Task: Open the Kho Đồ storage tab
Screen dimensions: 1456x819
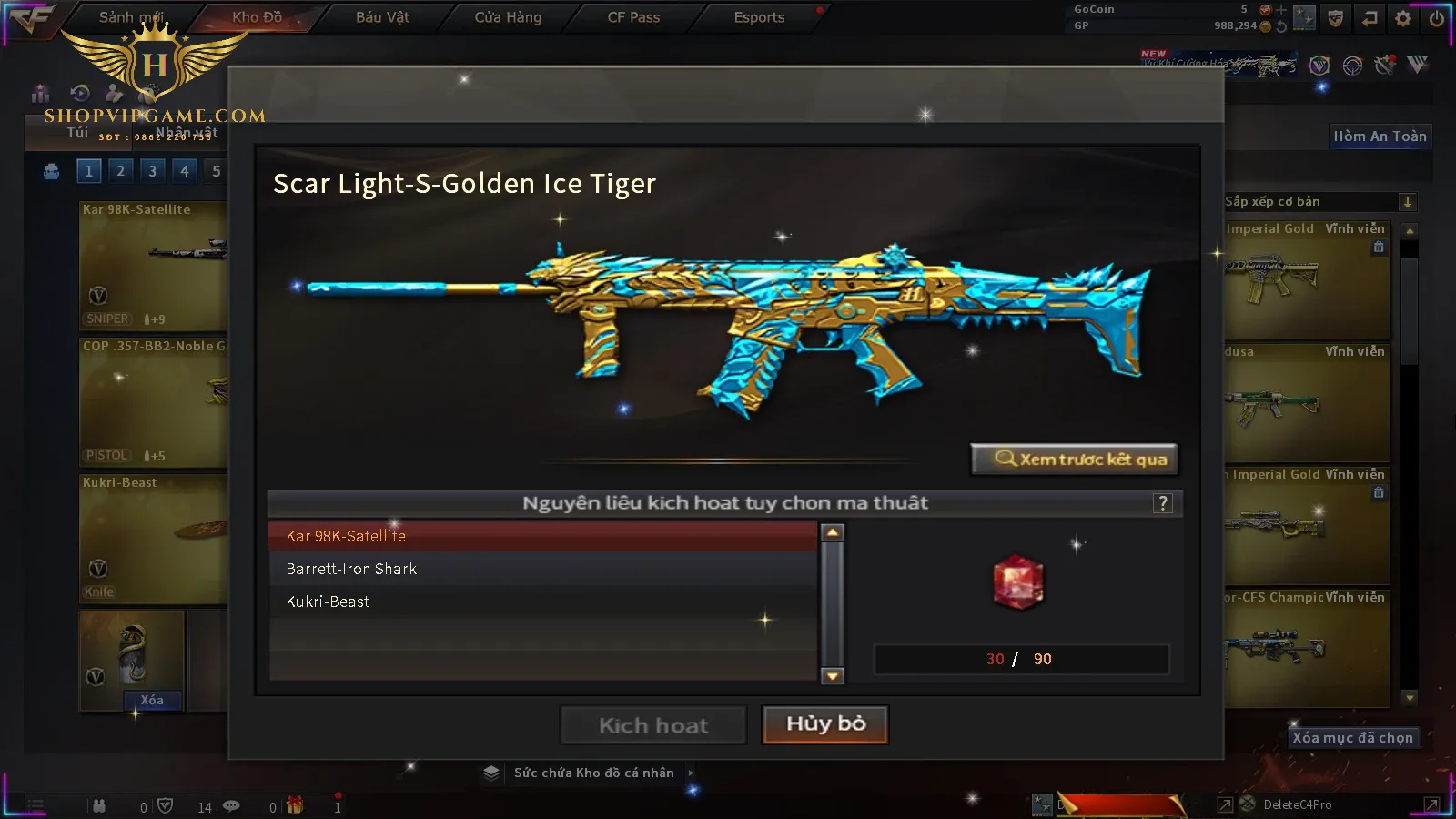Action: click(x=257, y=17)
